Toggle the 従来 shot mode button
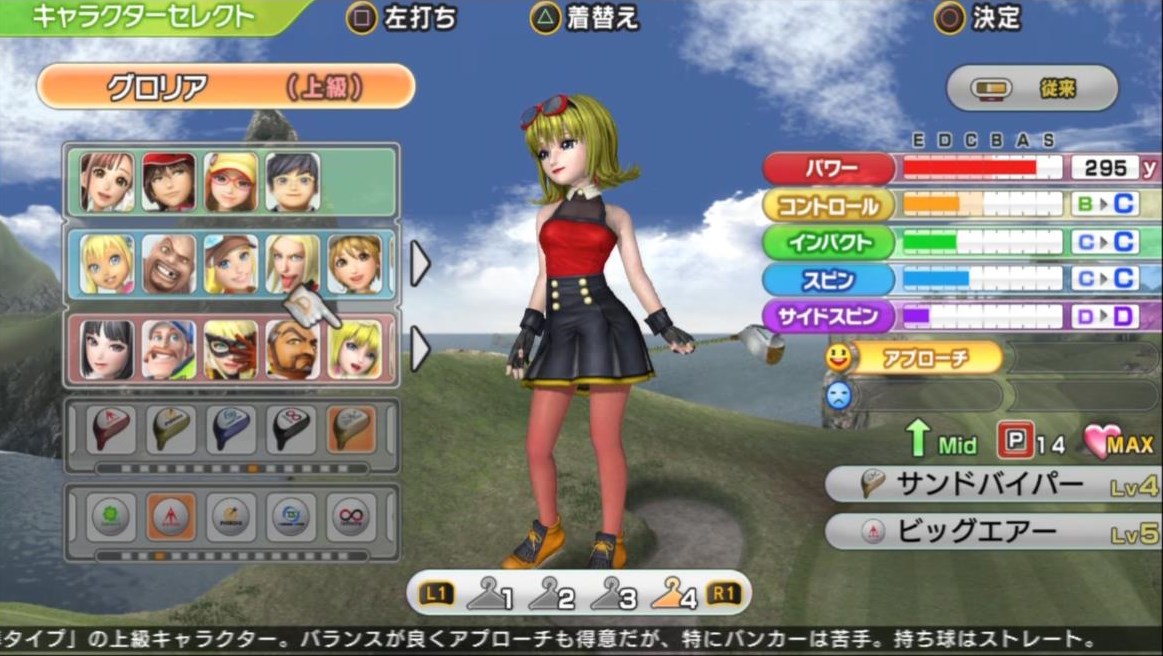 (x=1032, y=89)
